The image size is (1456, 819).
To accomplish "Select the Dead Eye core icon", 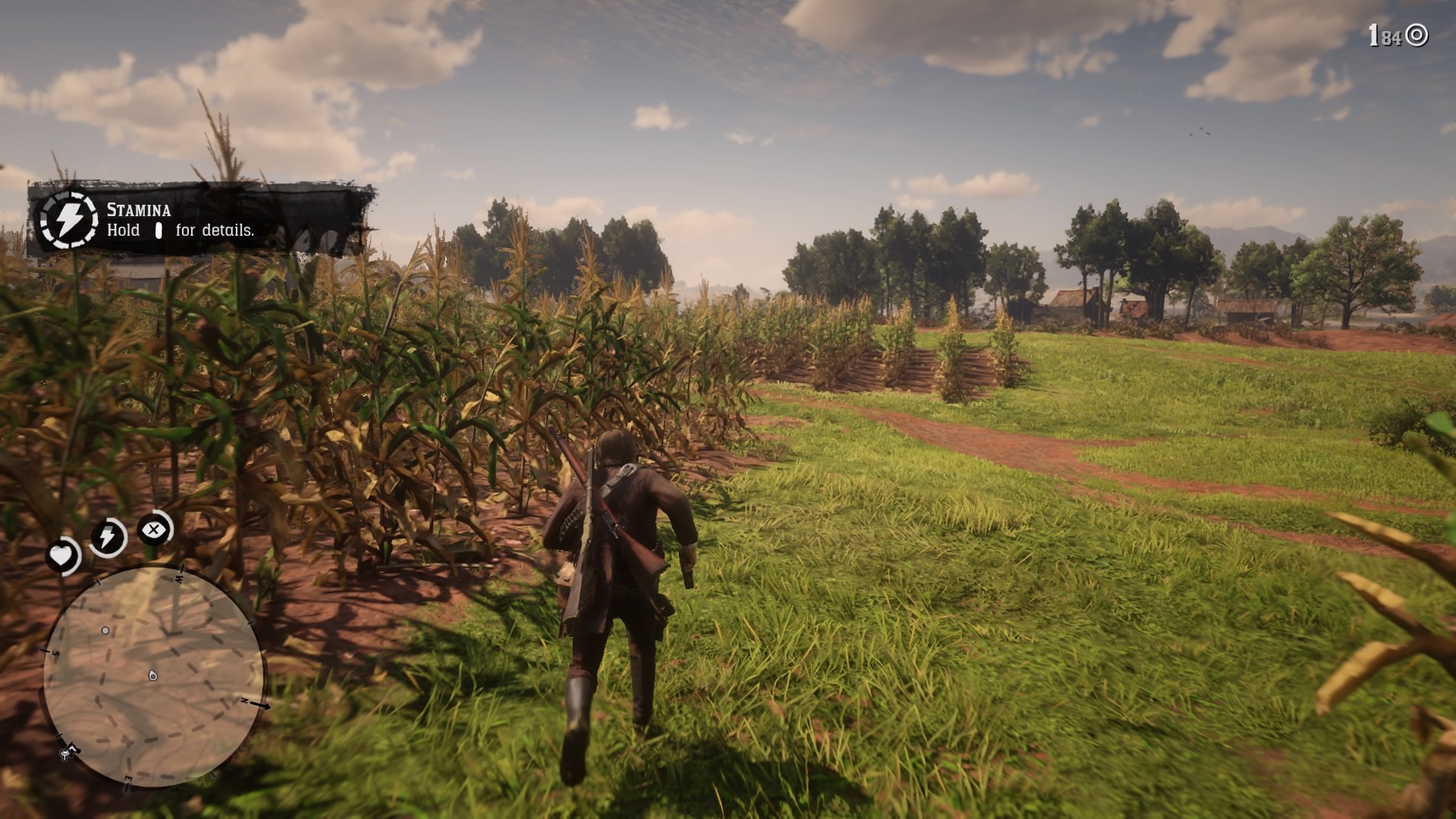I will [154, 529].
